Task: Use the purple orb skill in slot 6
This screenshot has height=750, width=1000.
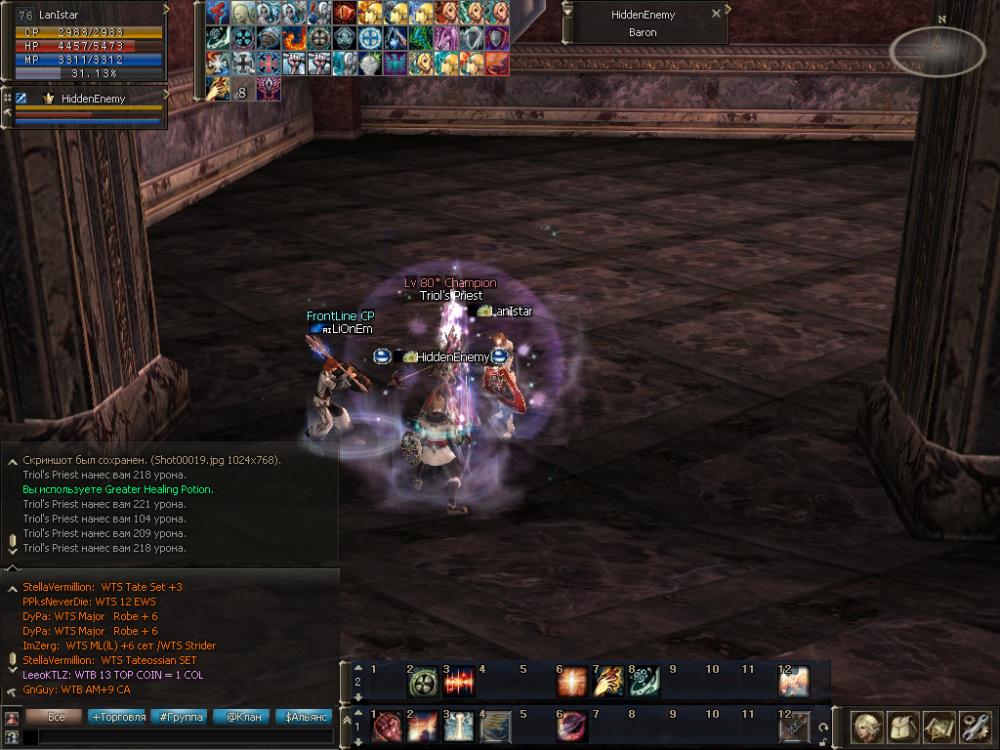Action: (572, 726)
